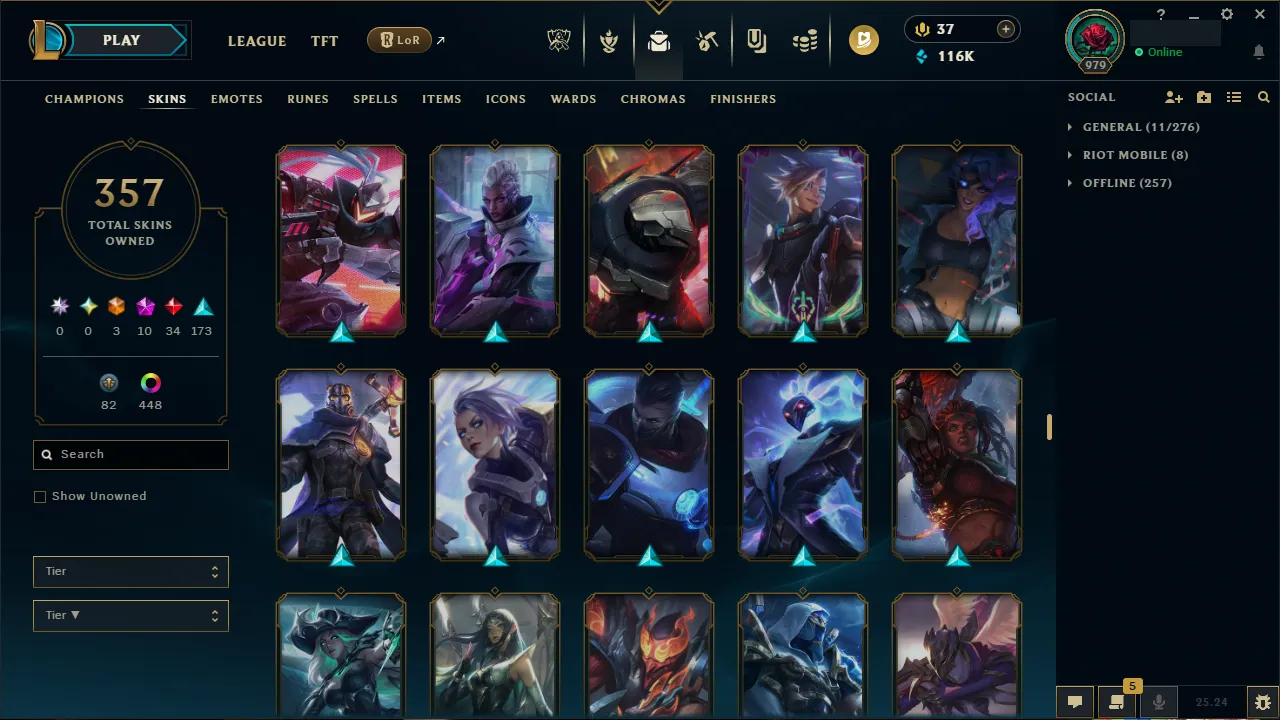Open the esports Worlds trophy icon
This screenshot has width=1280, height=720.
coord(558,40)
